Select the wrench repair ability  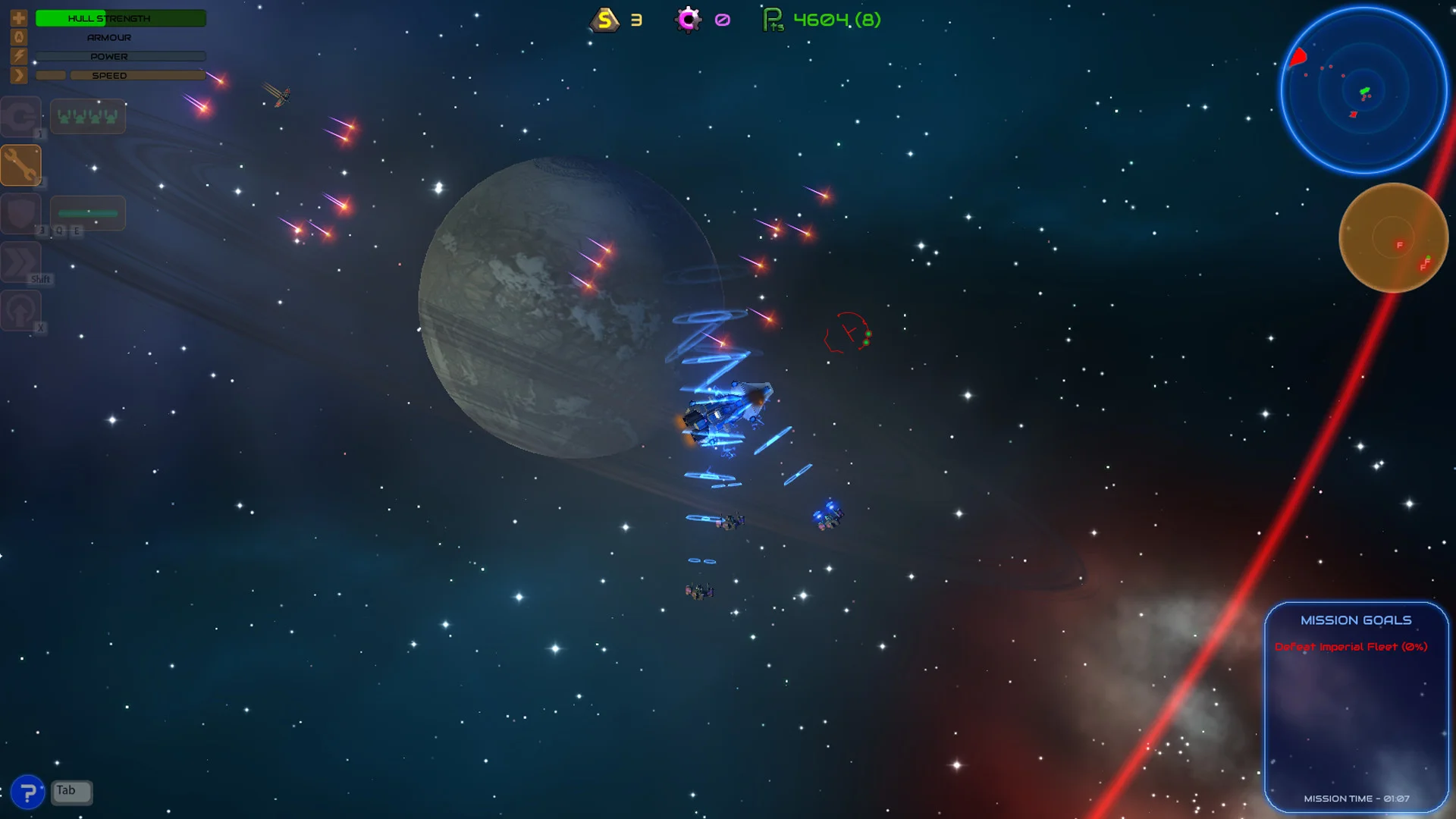[21, 164]
